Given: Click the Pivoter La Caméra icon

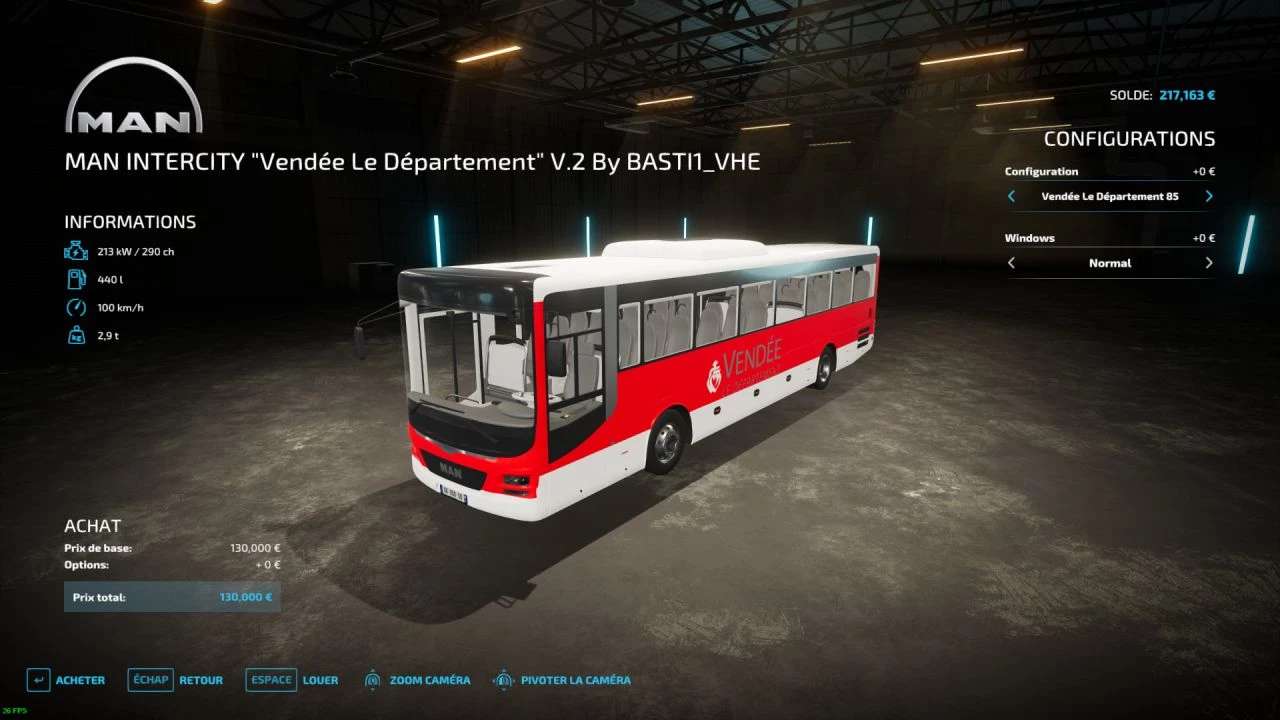Looking at the screenshot, I should (501, 679).
